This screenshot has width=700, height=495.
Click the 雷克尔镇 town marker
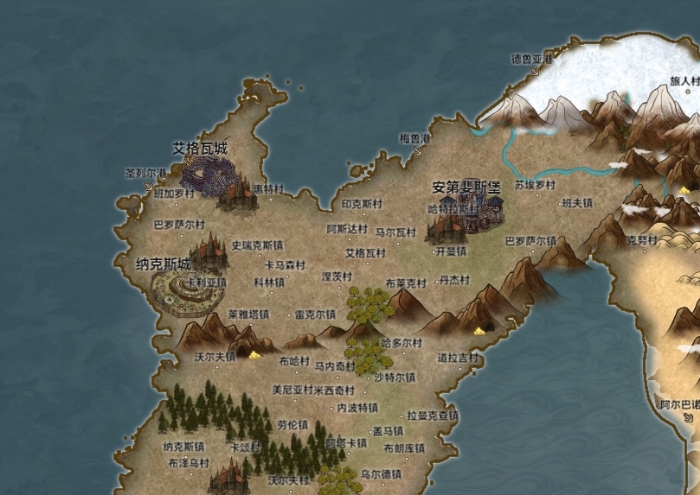click(316, 314)
